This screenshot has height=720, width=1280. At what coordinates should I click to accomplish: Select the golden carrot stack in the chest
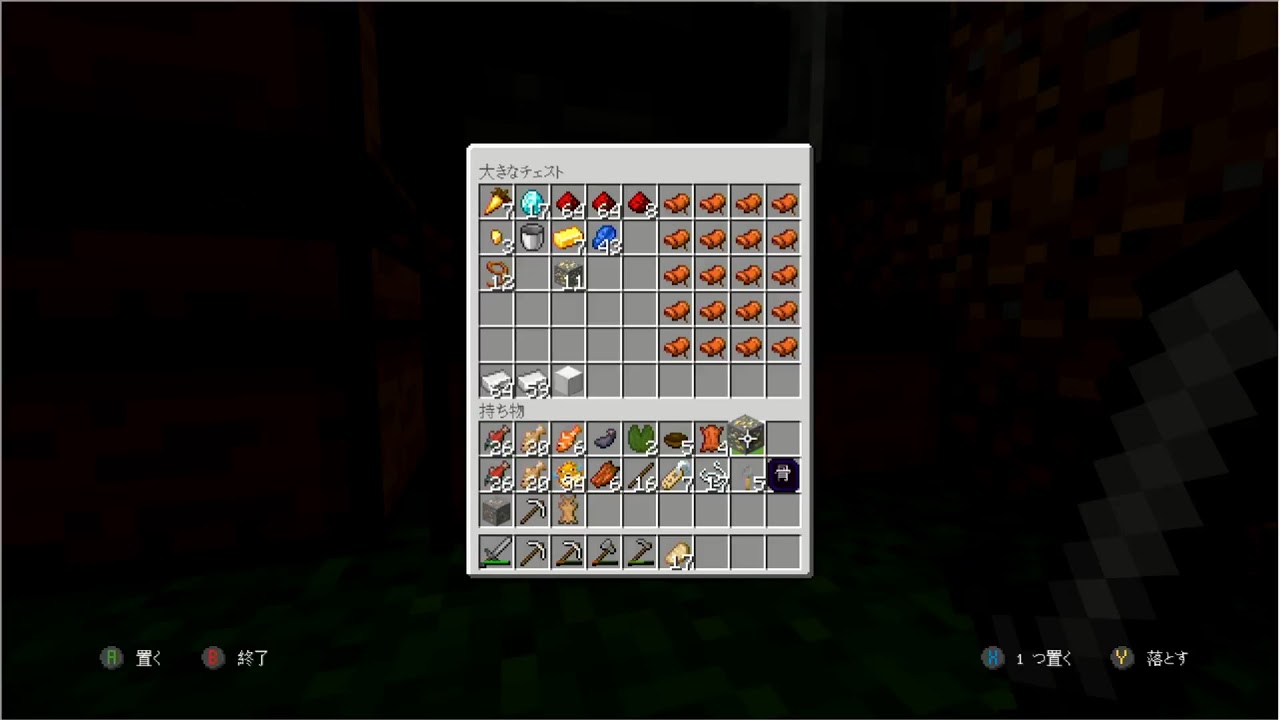[497, 205]
